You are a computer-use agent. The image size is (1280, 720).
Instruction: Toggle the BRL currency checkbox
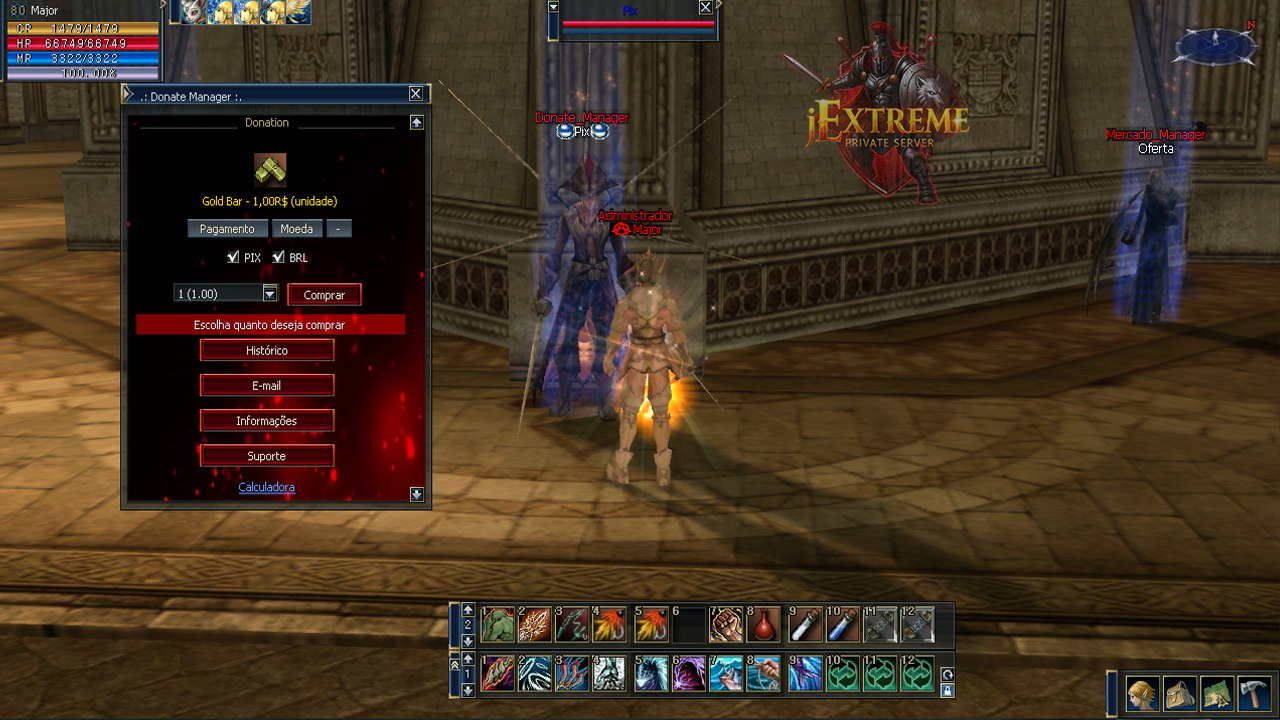279,257
